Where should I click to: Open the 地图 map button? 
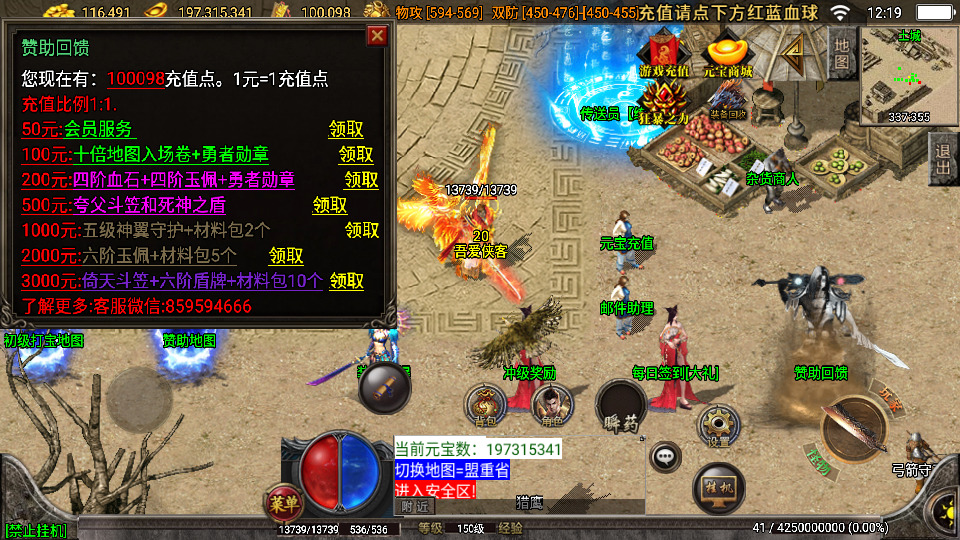842,52
